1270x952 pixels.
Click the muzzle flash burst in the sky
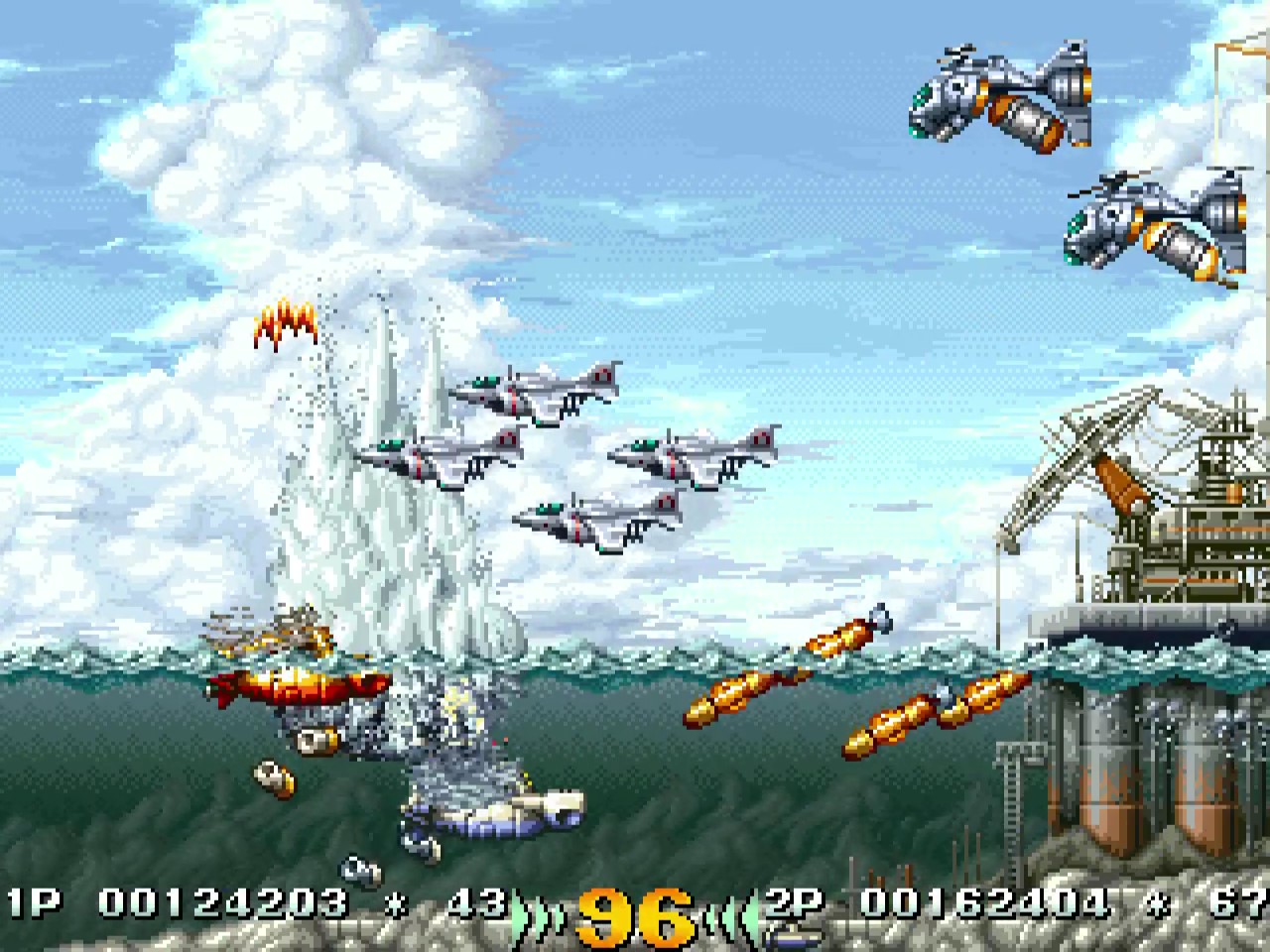(286, 322)
